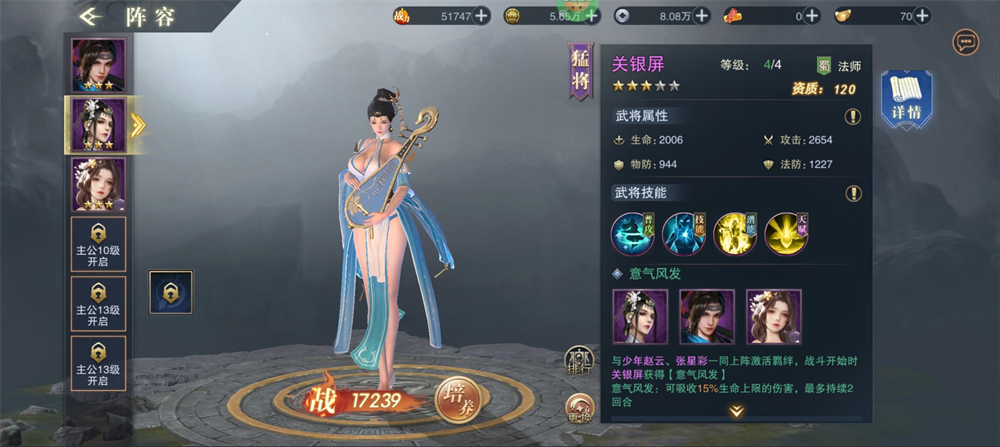Open the 详情 details scroll
This screenshot has width=1000, height=447.
(x=906, y=98)
